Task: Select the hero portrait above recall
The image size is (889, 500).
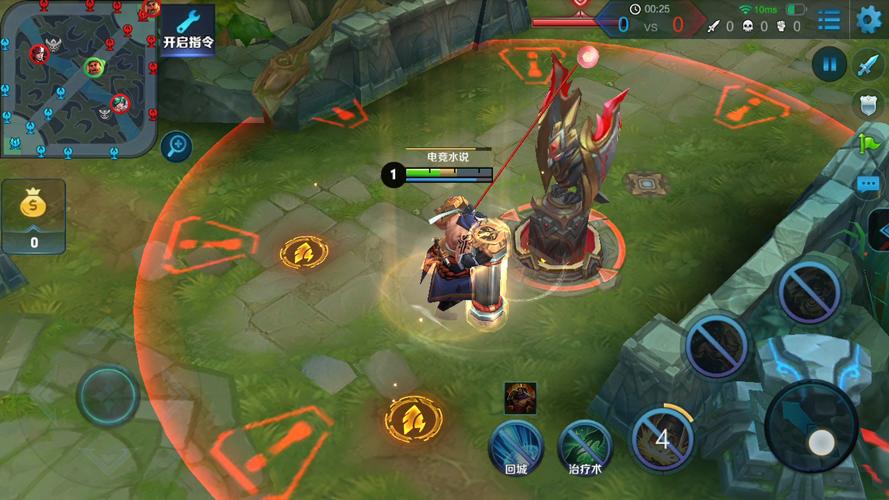Action: click(x=520, y=397)
